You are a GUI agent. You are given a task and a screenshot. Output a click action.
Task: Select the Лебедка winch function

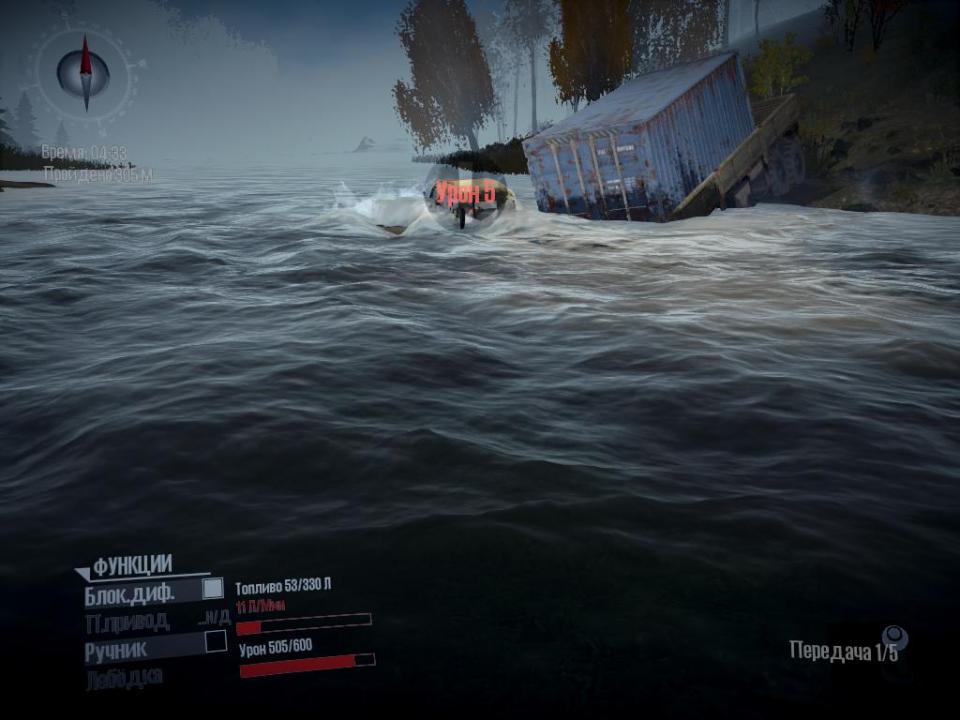point(124,677)
